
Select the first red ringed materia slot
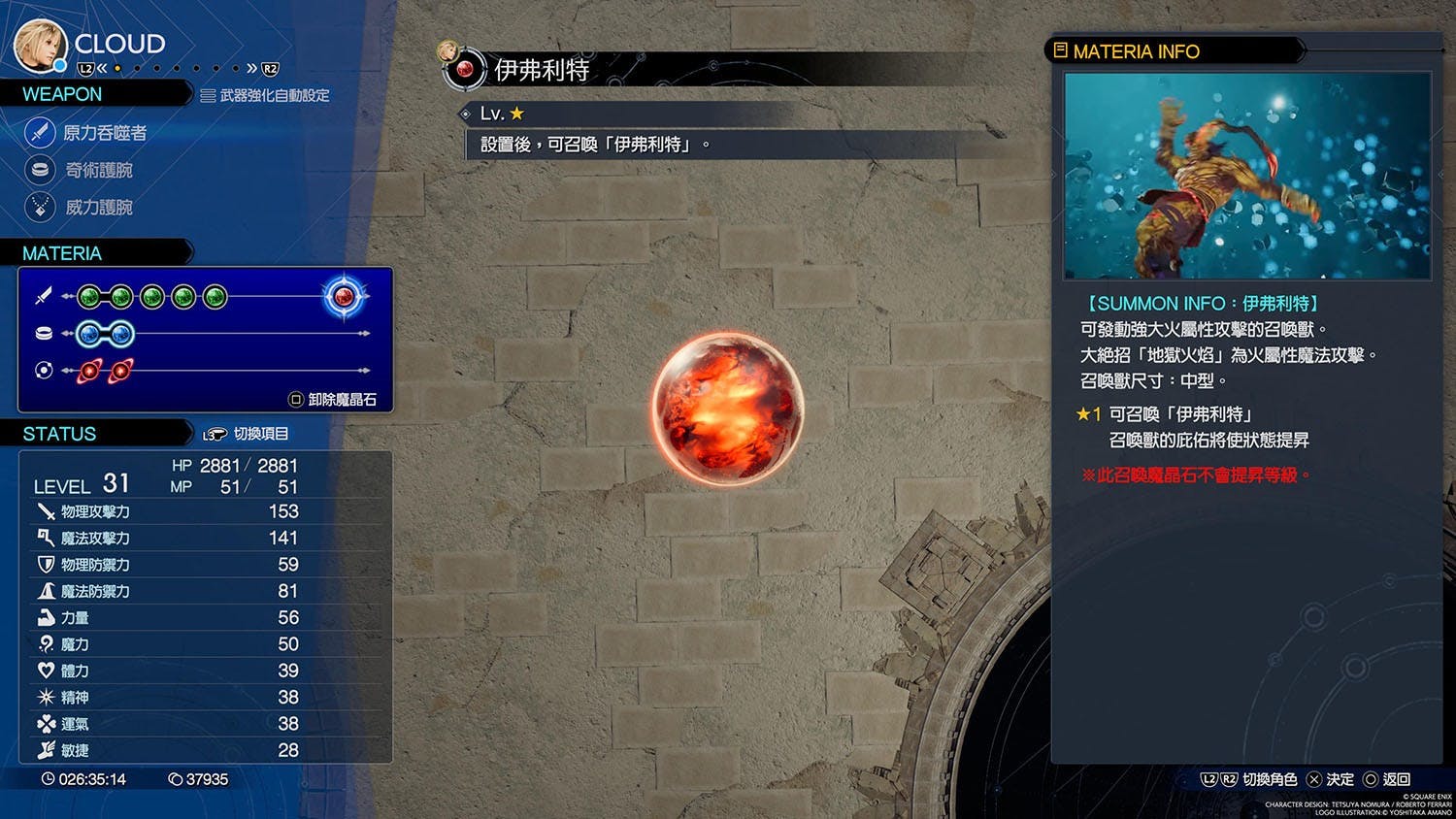(89, 371)
